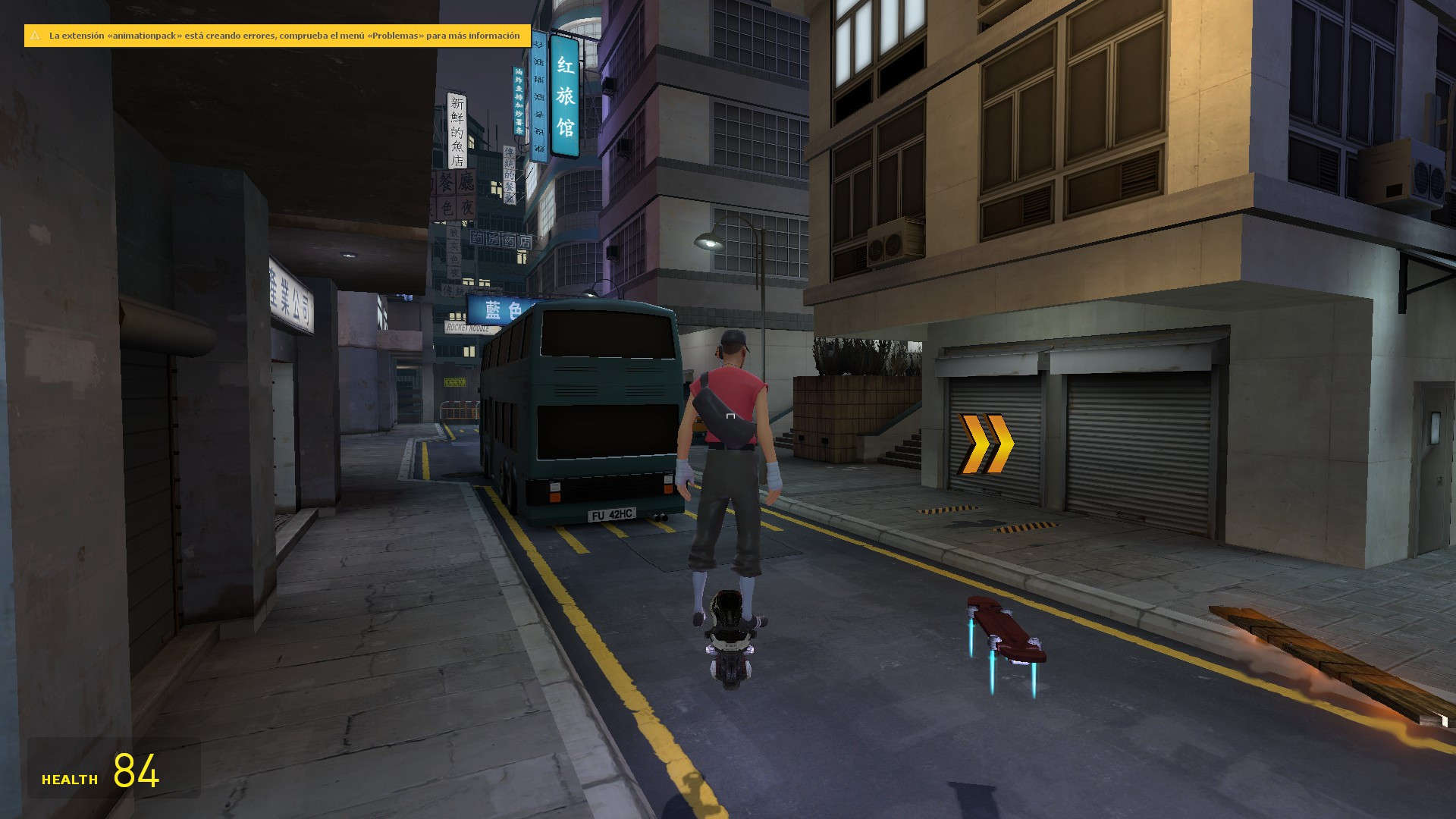Screen dimensions: 1456x819
Task: Open the Problemas menu mentioned in the banner
Action: click(394, 35)
